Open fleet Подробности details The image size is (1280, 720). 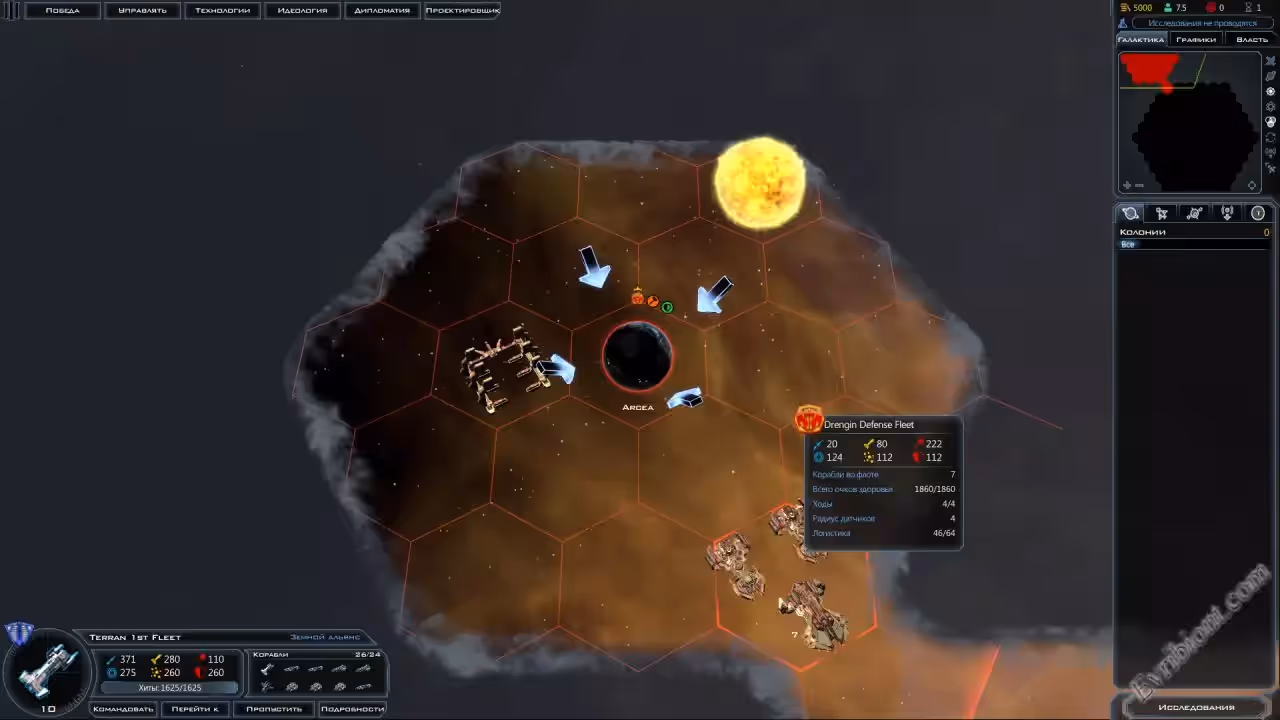353,709
